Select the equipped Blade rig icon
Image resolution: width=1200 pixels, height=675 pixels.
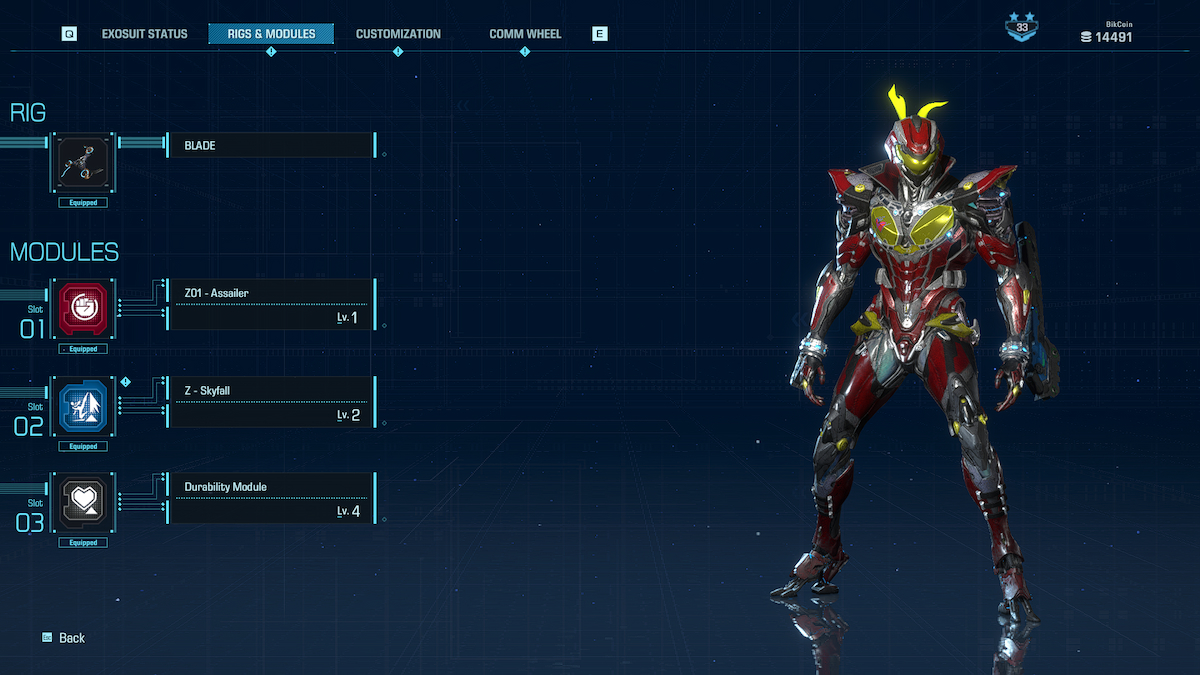tap(83, 165)
